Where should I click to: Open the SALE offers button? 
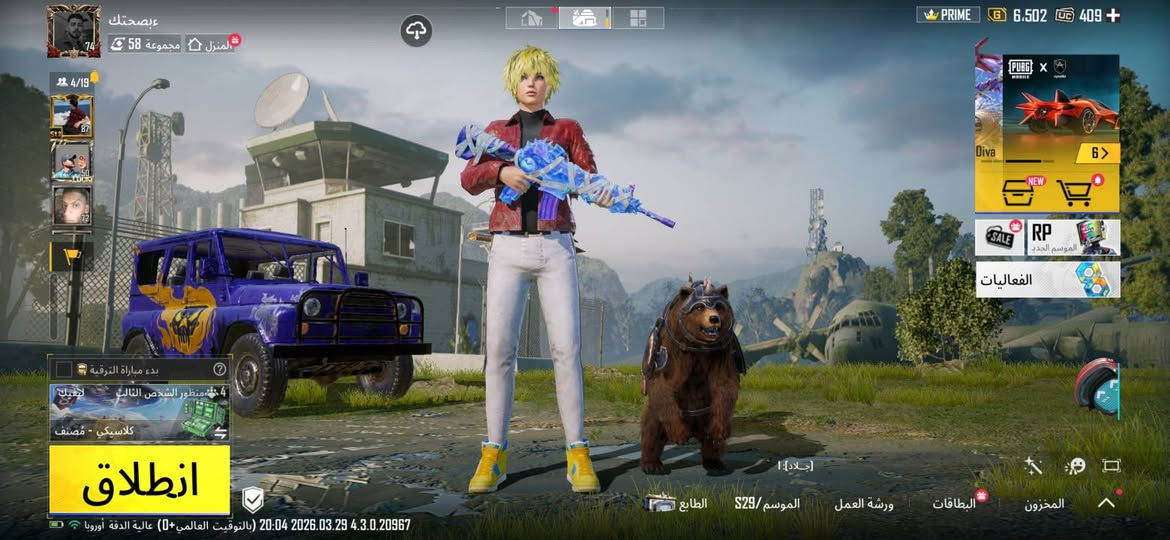point(998,237)
